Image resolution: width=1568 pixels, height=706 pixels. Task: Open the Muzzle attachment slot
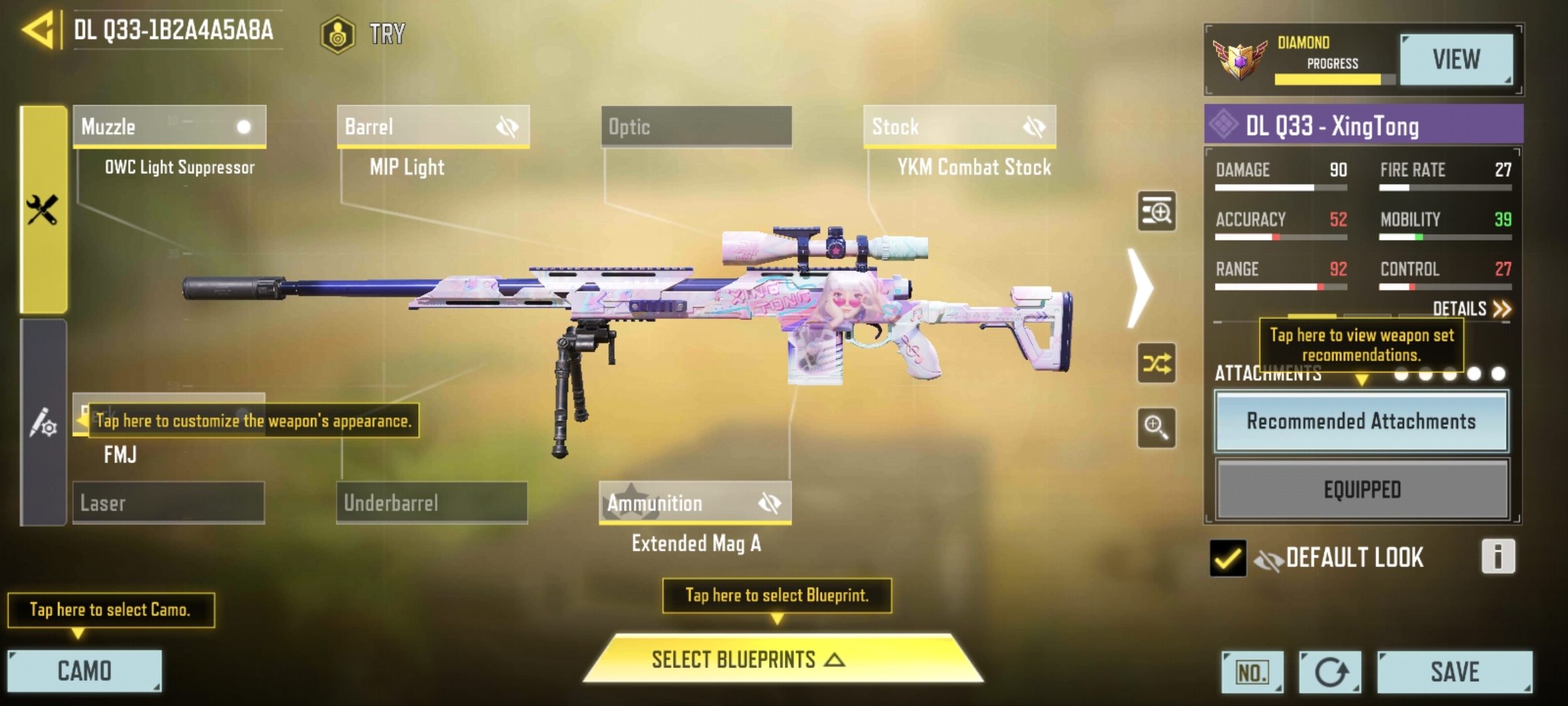point(169,126)
